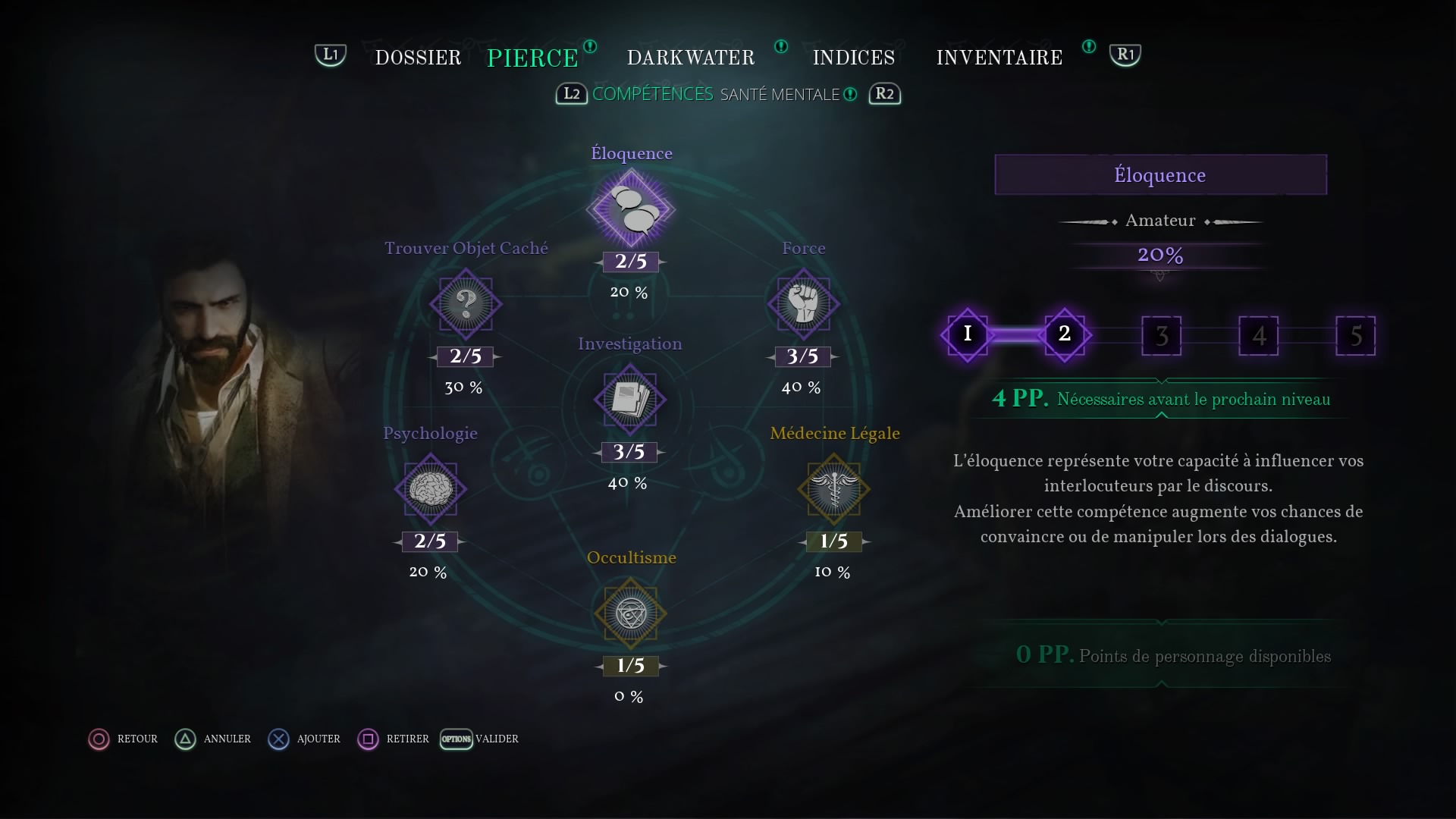Select the Éloquence level 2 node
The height and width of the screenshot is (819, 1456).
1064,334
